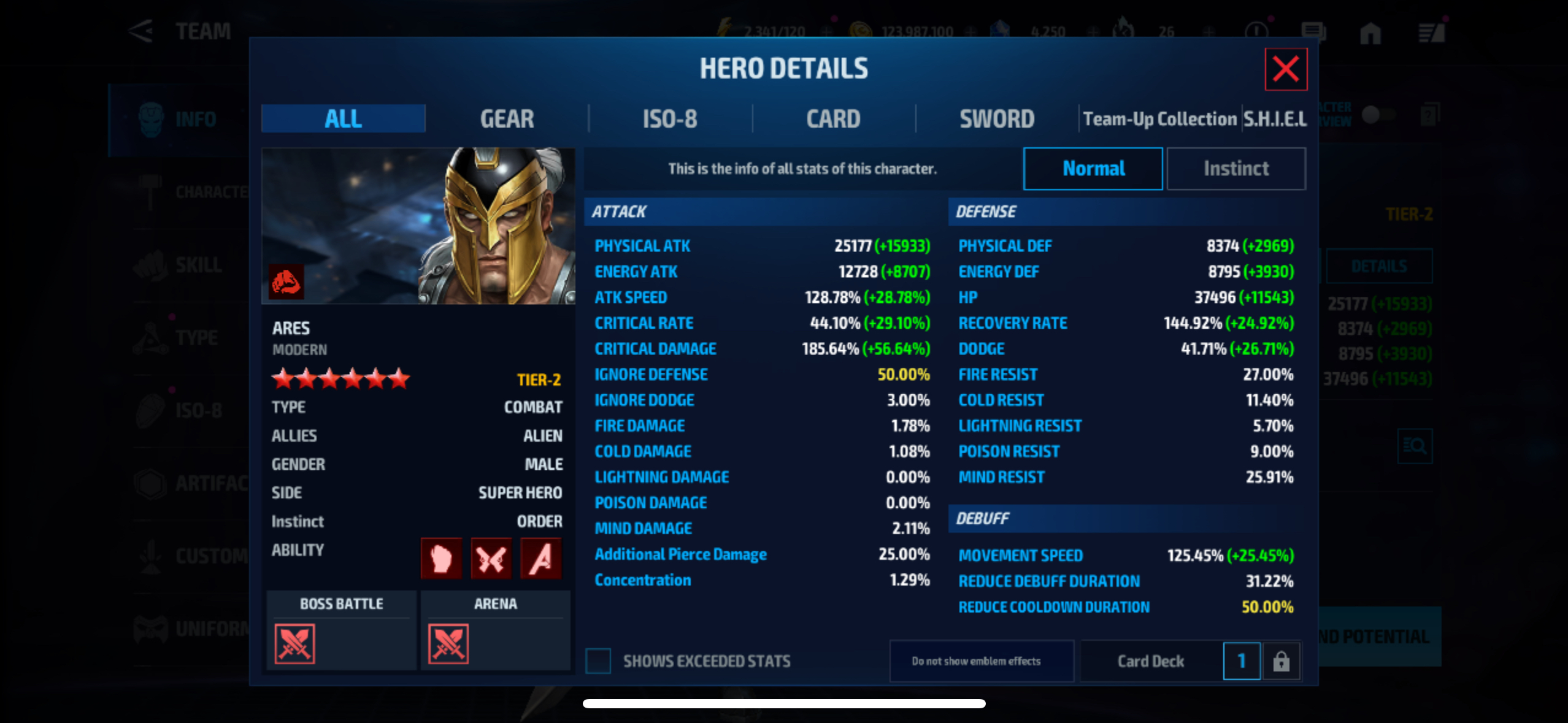Switch to the SWORD tab
Screen dimensions: 1568x723
[997, 119]
